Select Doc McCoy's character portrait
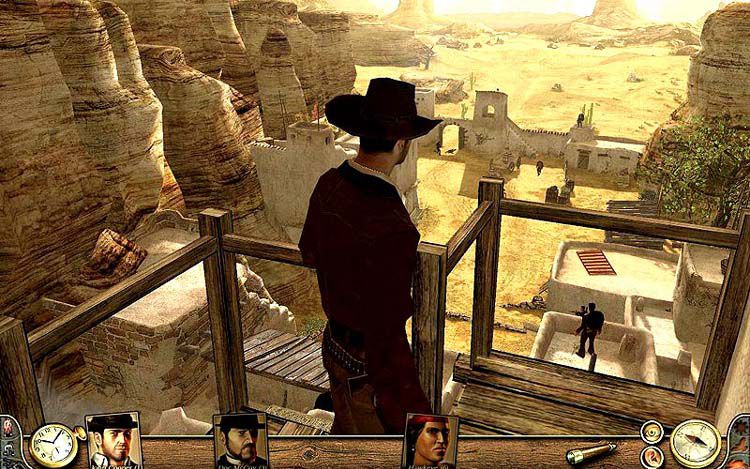Image resolution: width=750 pixels, height=469 pixels. [x=241, y=441]
